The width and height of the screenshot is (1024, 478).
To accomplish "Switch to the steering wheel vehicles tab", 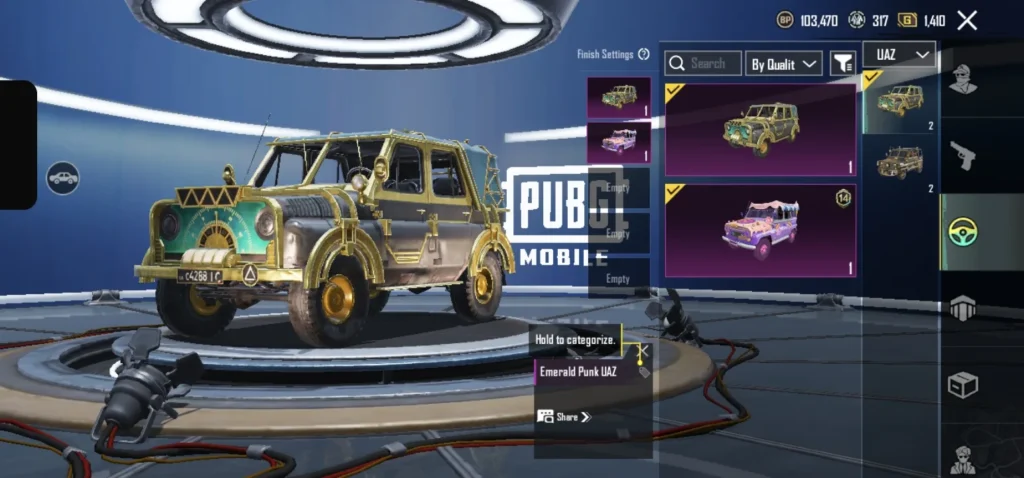I will click(x=962, y=232).
